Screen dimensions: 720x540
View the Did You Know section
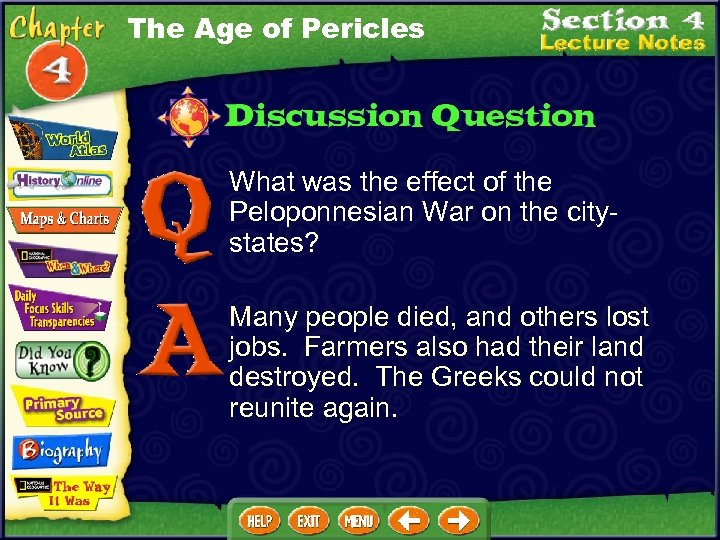62,358
